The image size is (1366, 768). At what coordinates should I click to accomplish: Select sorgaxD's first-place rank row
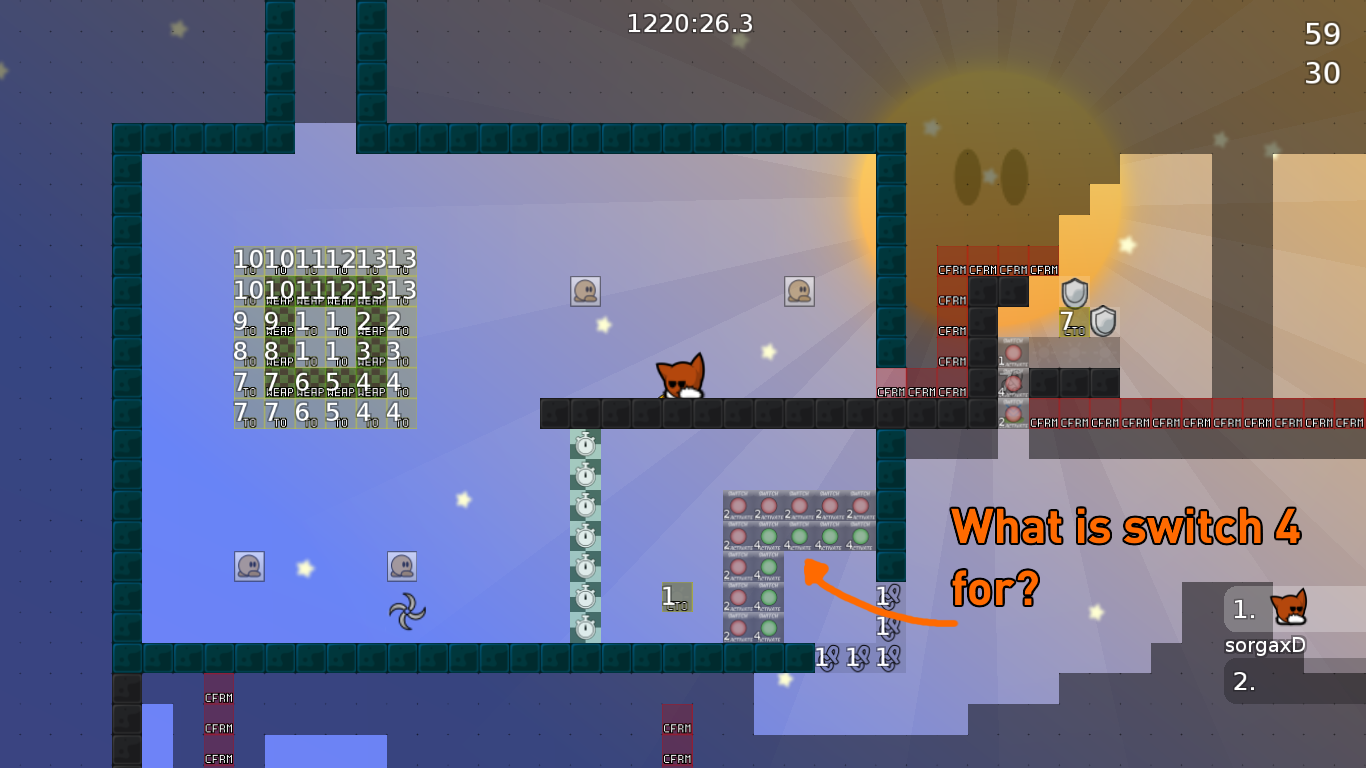pos(1293,609)
